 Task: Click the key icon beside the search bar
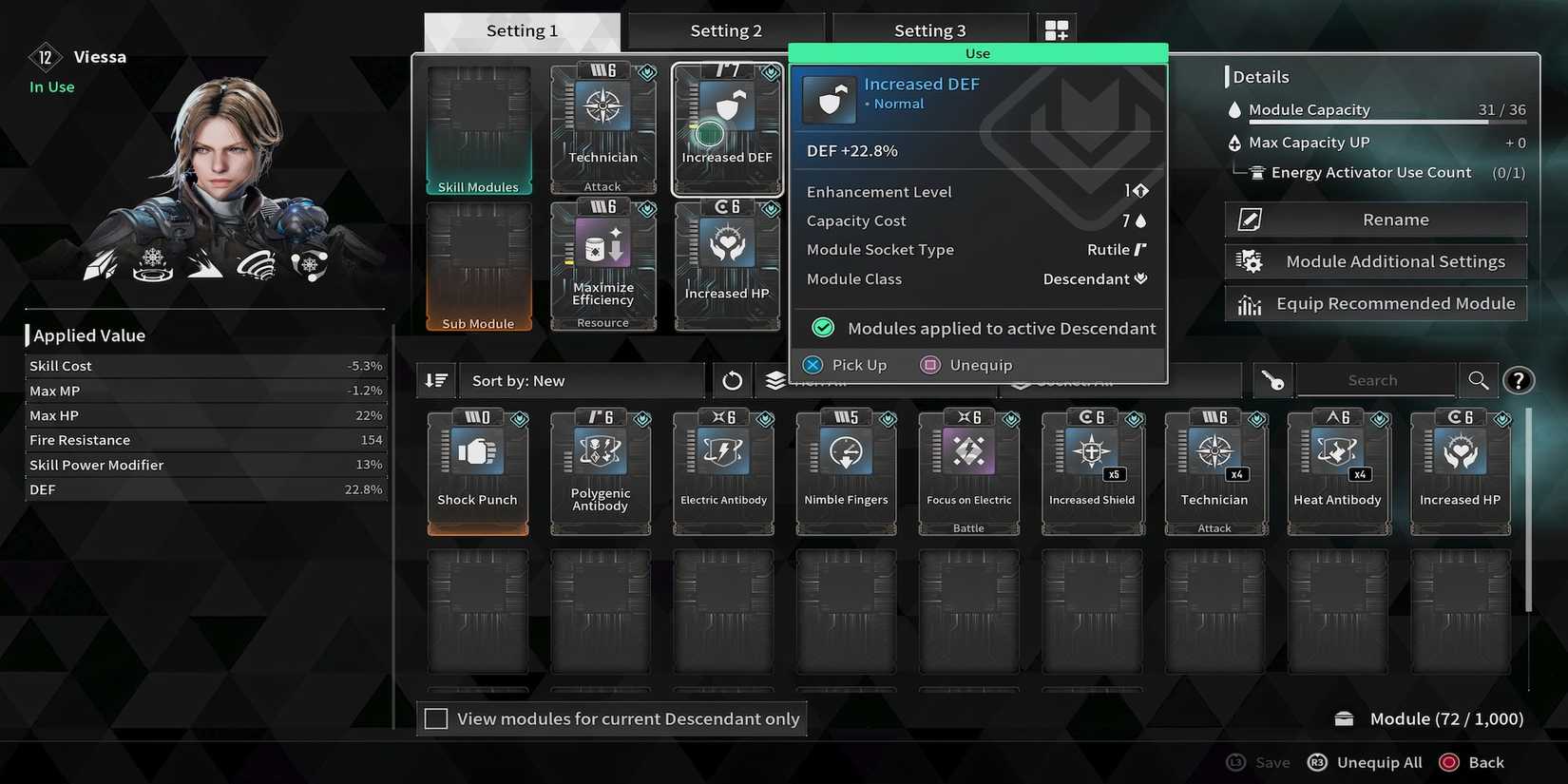(x=1272, y=380)
